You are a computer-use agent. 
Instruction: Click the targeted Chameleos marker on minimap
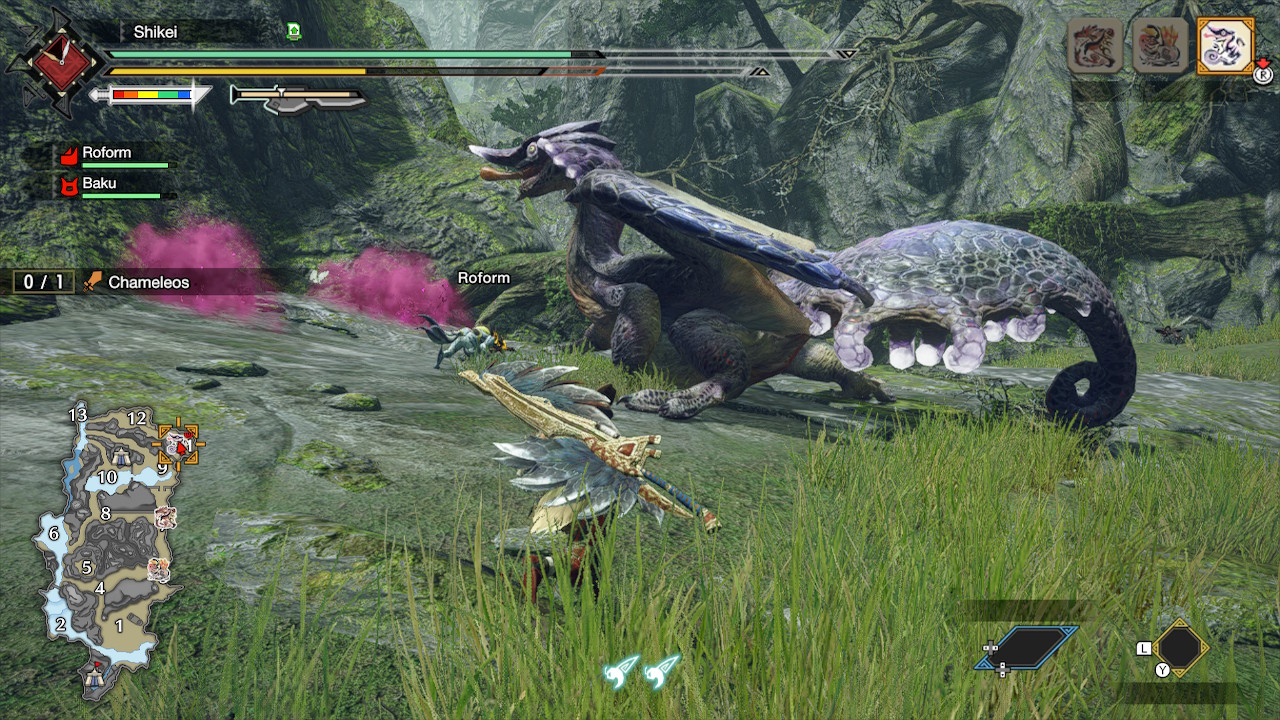(x=179, y=444)
